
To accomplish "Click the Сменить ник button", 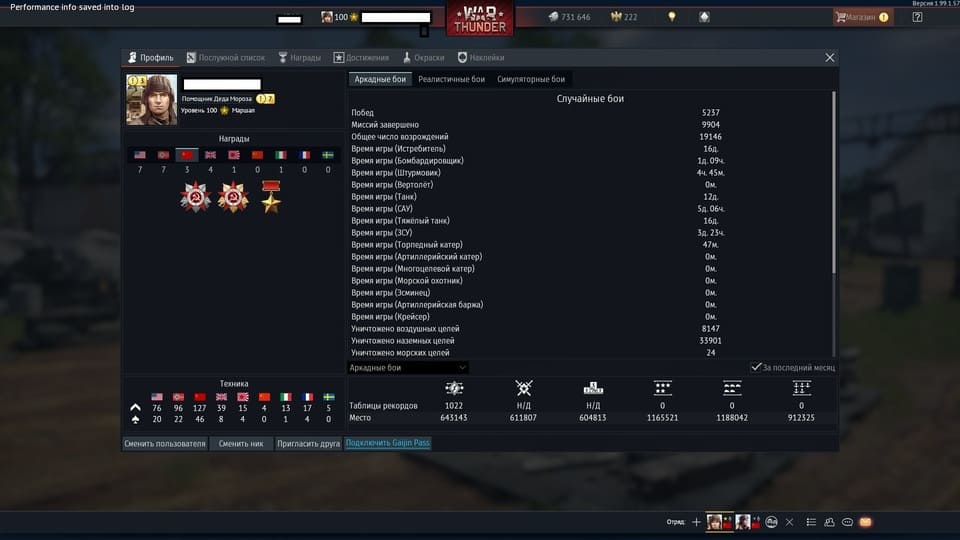I will tap(241, 443).
